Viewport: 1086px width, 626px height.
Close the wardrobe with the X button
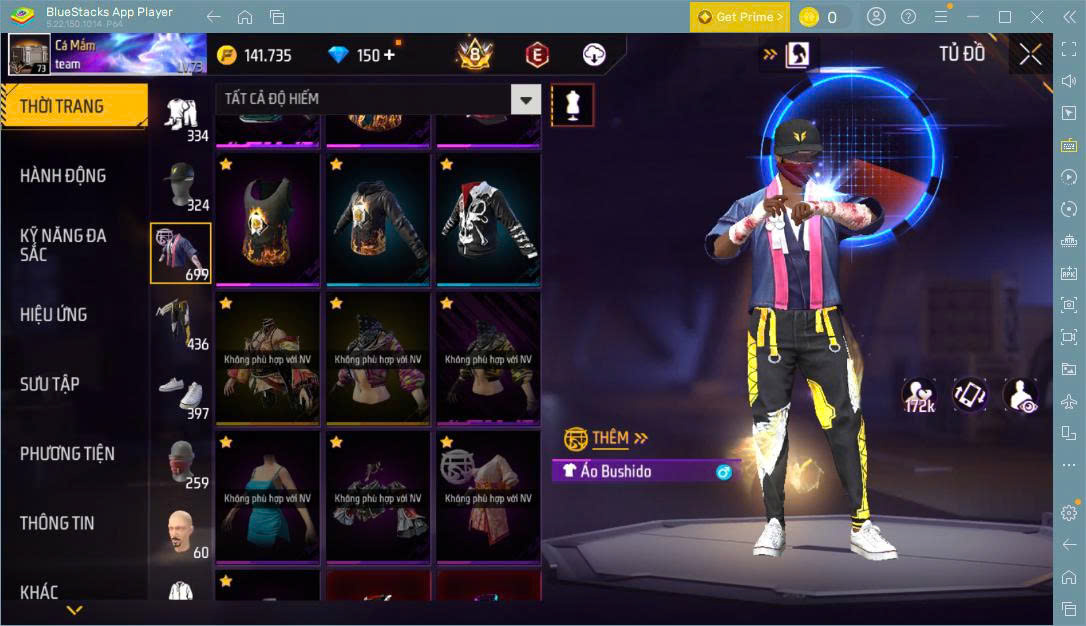1030,55
